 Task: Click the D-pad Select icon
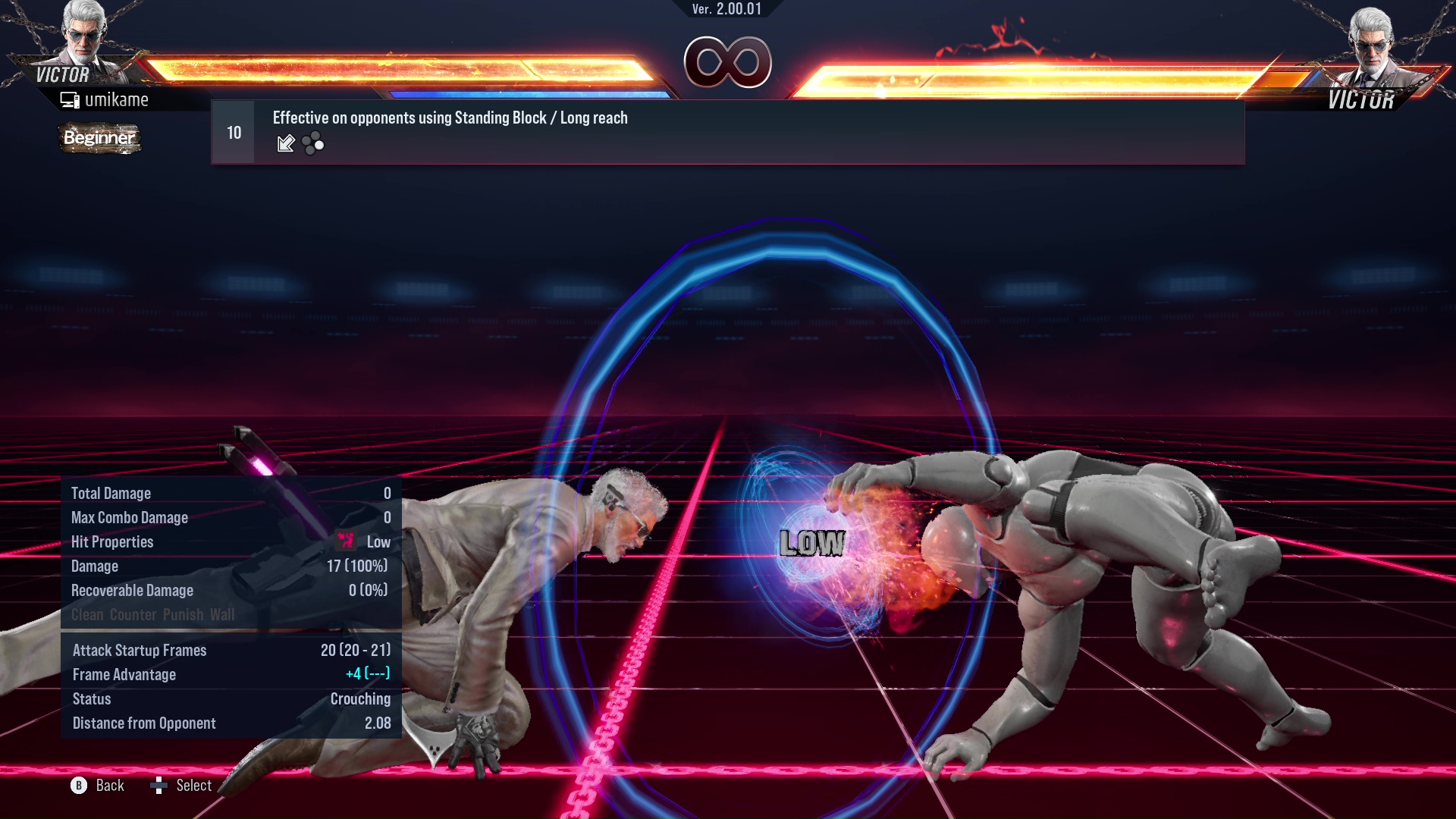click(160, 786)
